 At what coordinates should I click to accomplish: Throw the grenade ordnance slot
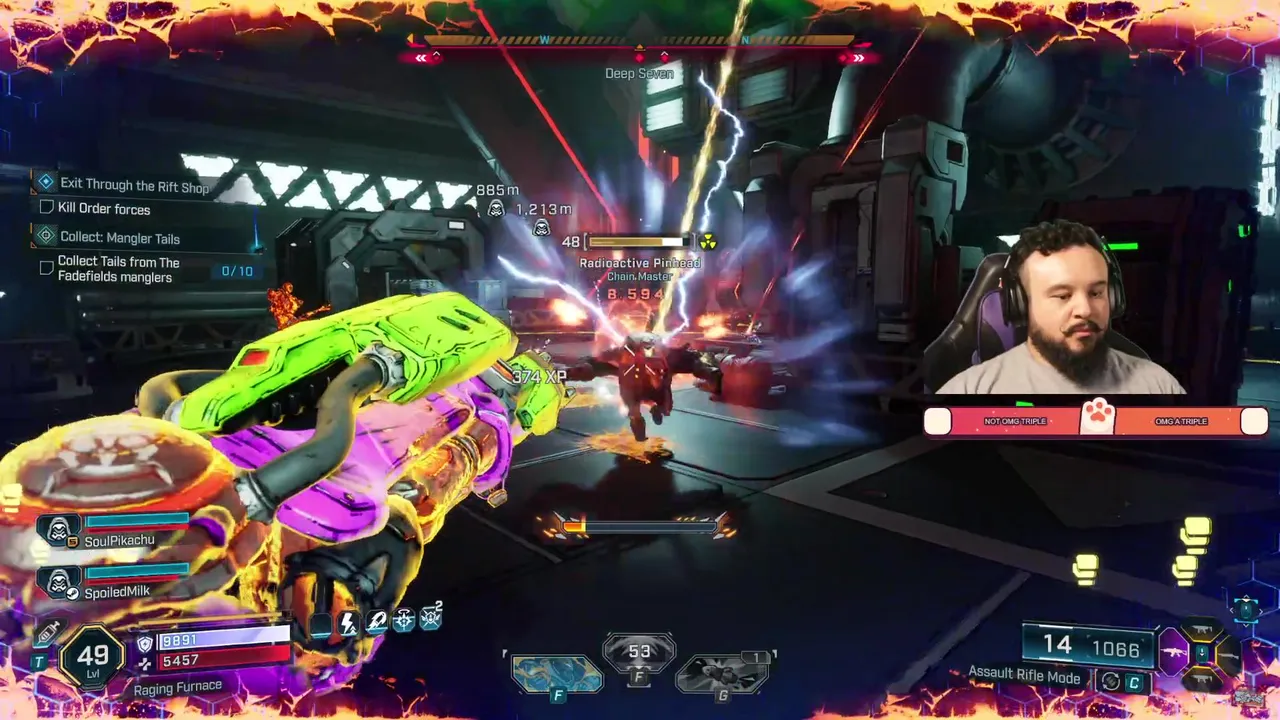pyautogui.click(x=722, y=672)
